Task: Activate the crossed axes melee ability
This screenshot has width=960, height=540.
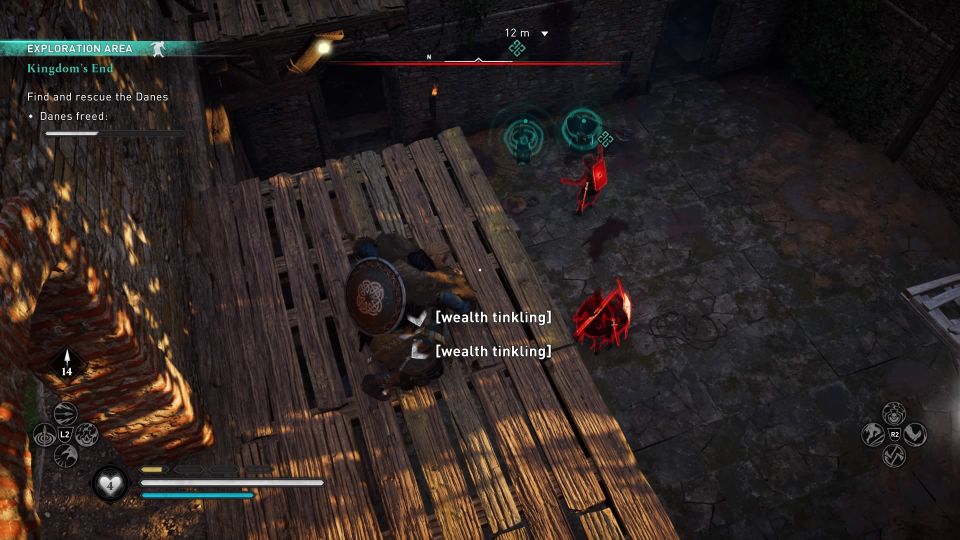Action: coord(894,456)
